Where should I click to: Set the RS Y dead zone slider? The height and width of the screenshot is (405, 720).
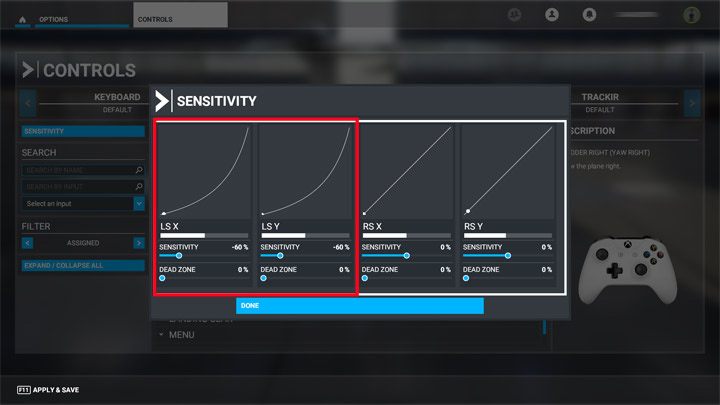[x=466, y=278]
